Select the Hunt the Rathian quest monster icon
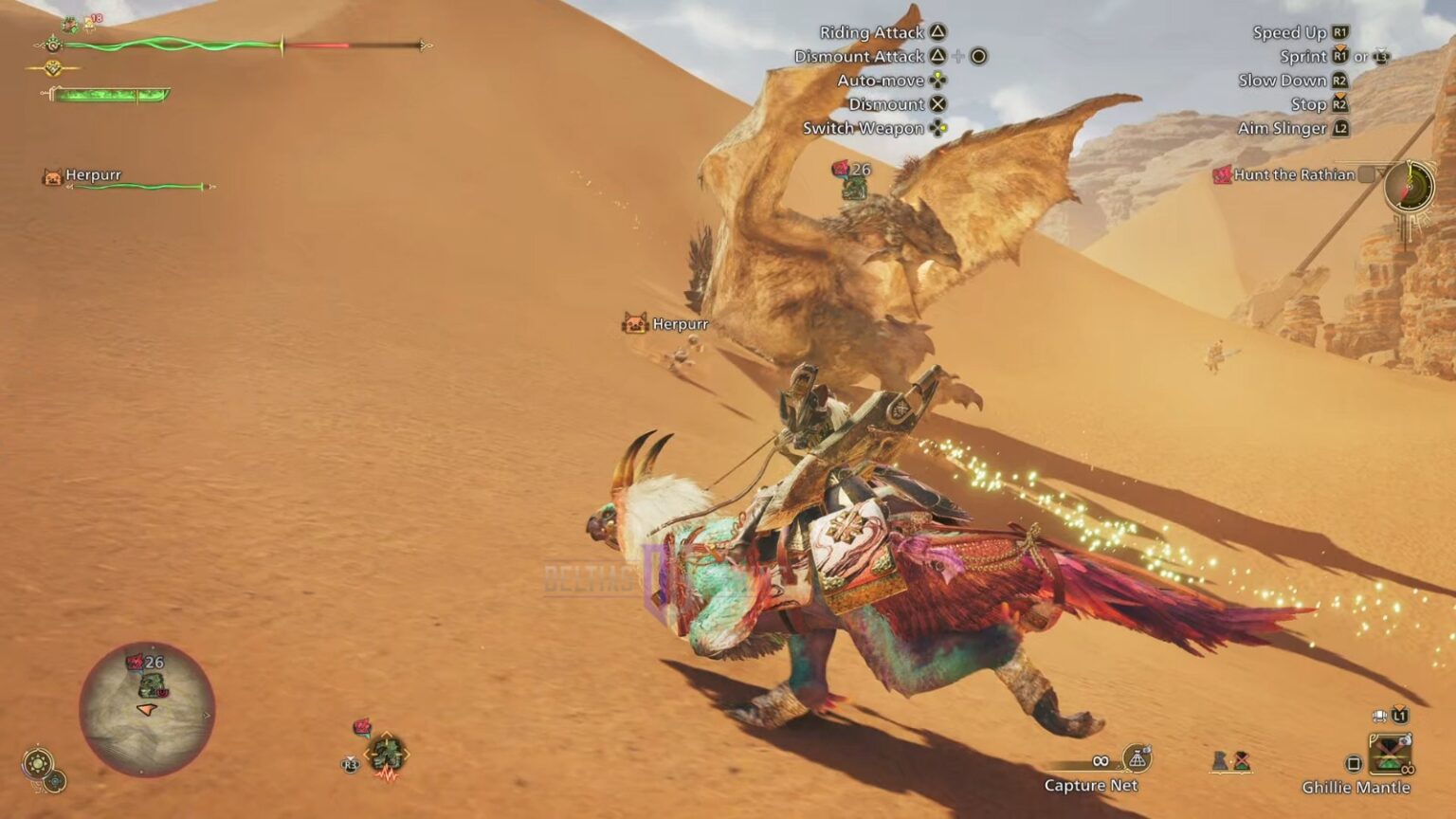 (1225, 174)
